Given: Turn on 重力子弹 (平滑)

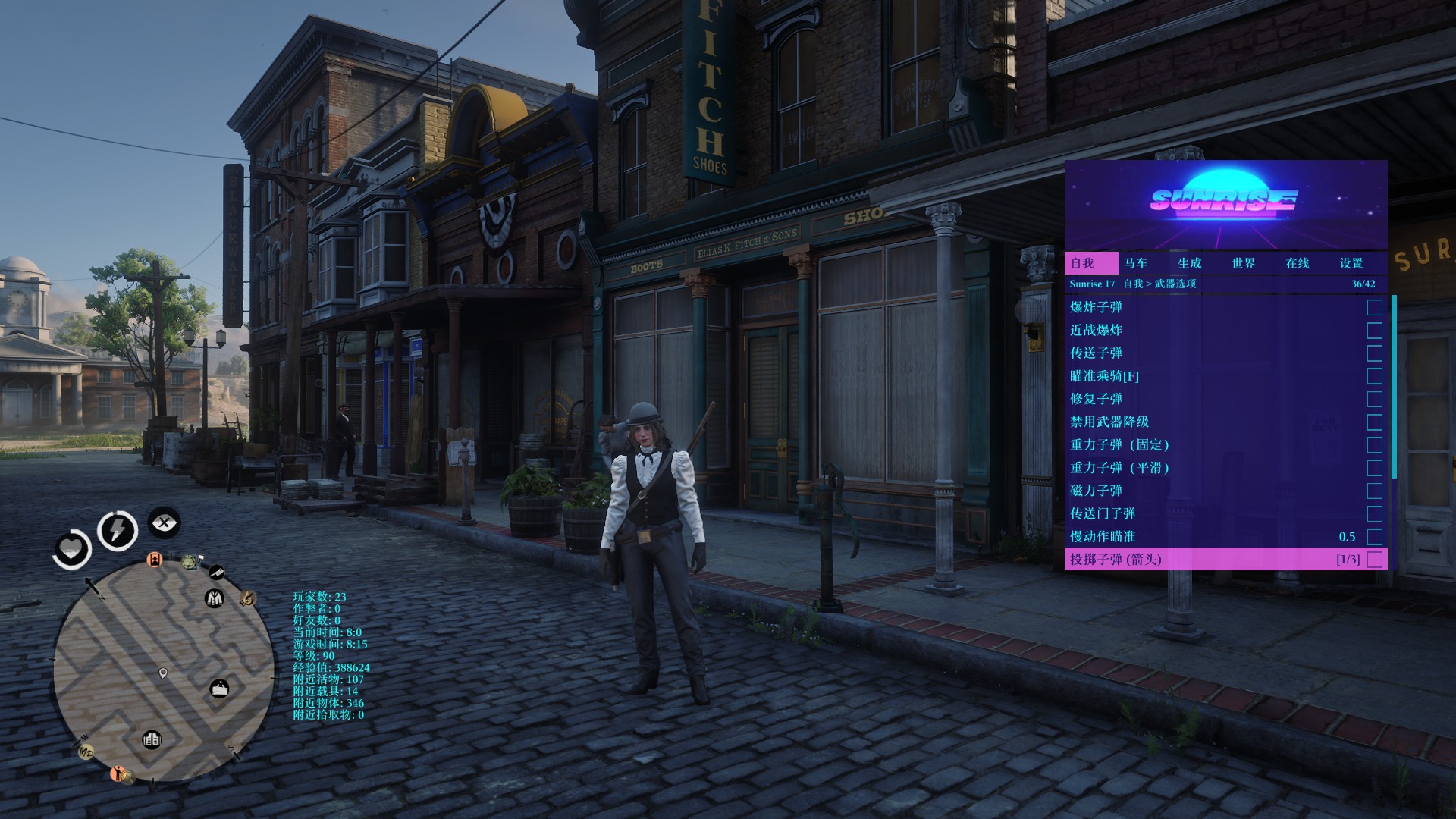Looking at the screenshot, I should (x=1374, y=468).
